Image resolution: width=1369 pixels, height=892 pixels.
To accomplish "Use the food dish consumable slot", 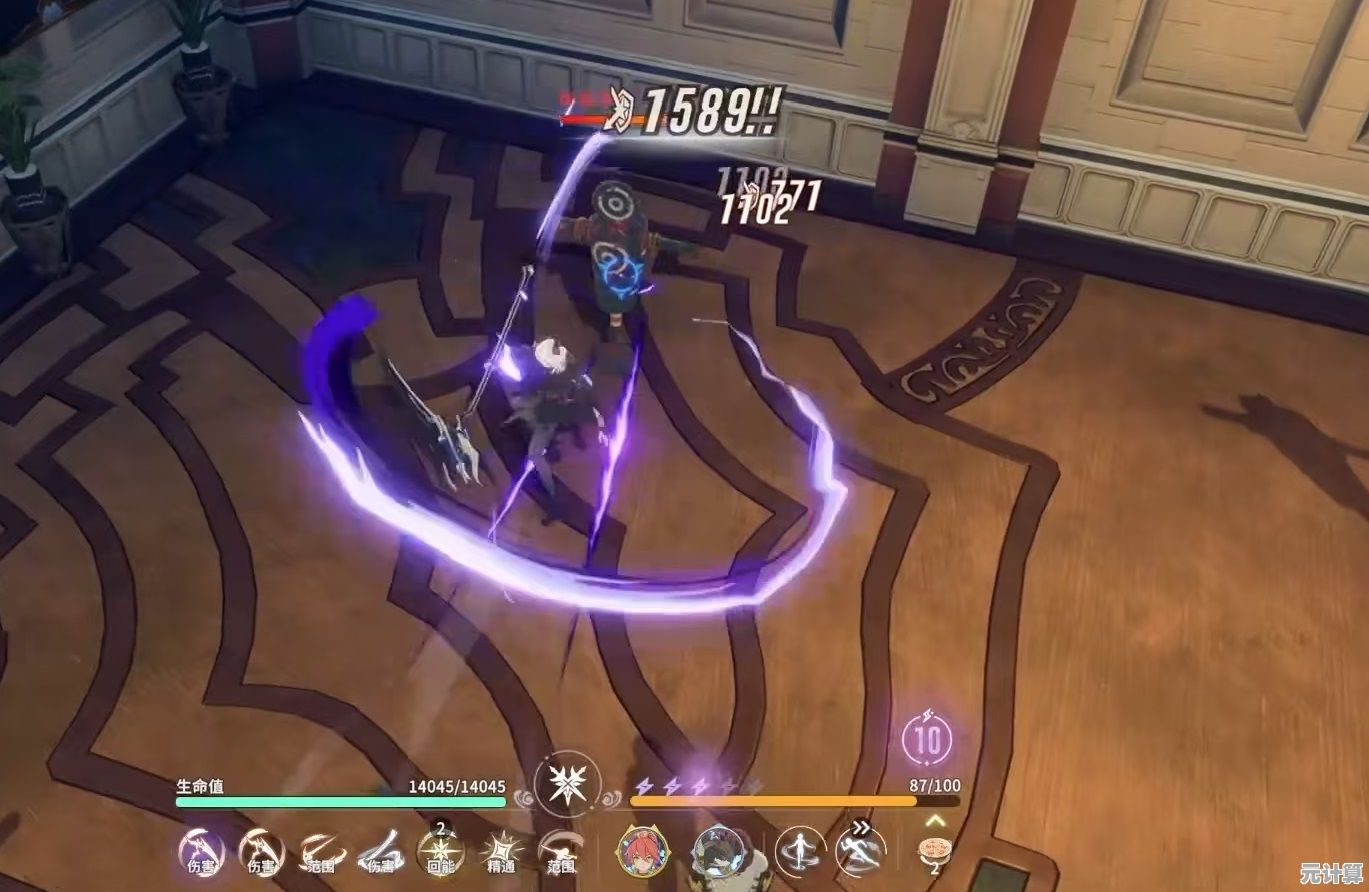I will point(935,850).
